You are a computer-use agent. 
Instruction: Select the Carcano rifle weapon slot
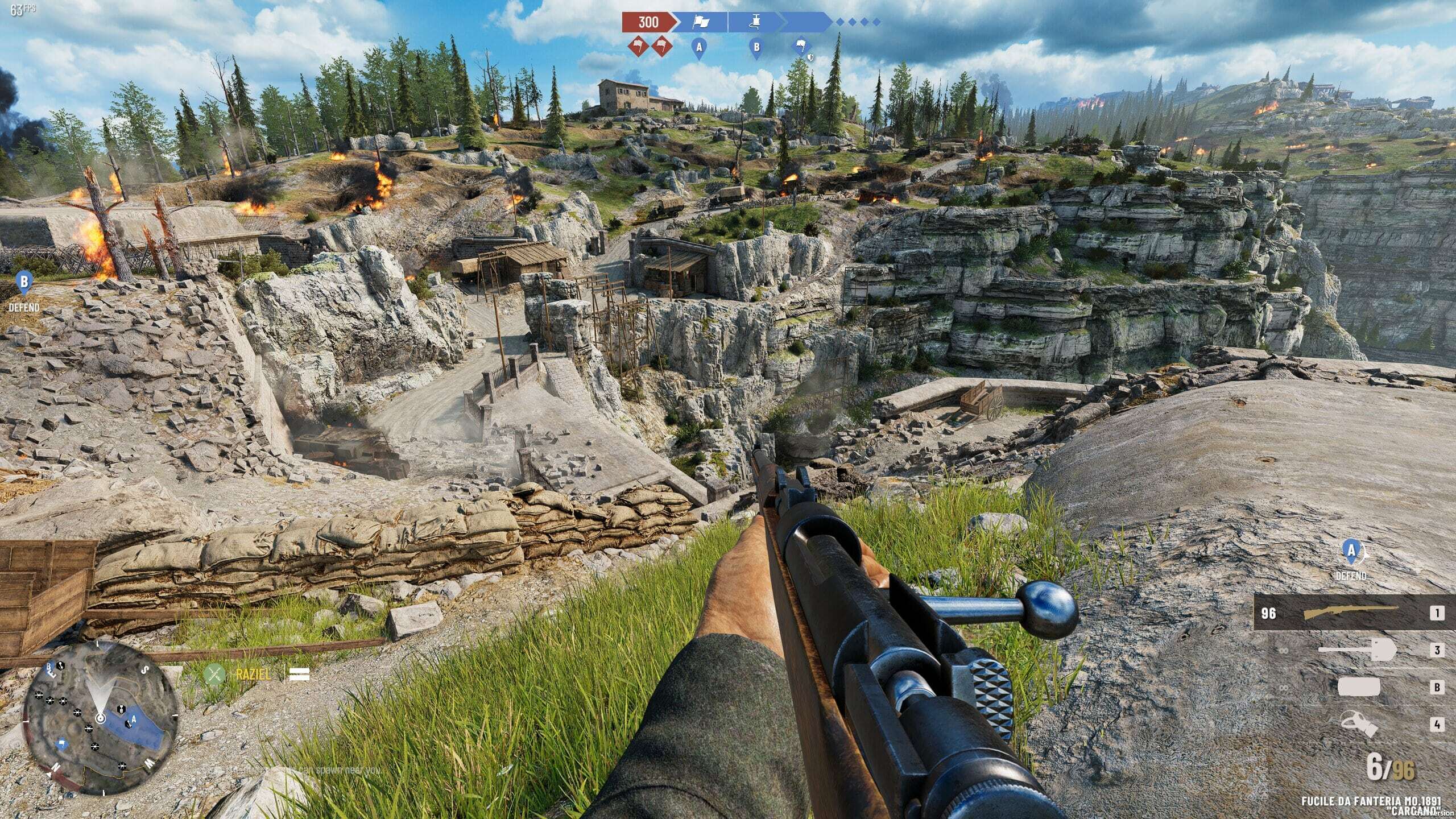(x=1349, y=613)
